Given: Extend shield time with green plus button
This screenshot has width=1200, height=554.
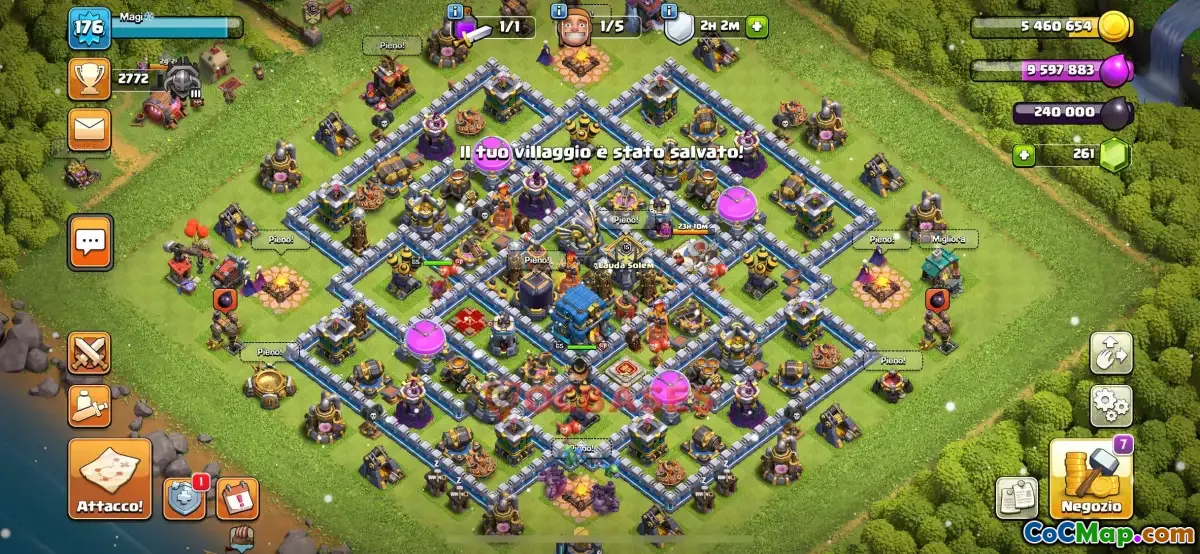Looking at the screenshot, I should pyautogui.click(x=756, y=26).
